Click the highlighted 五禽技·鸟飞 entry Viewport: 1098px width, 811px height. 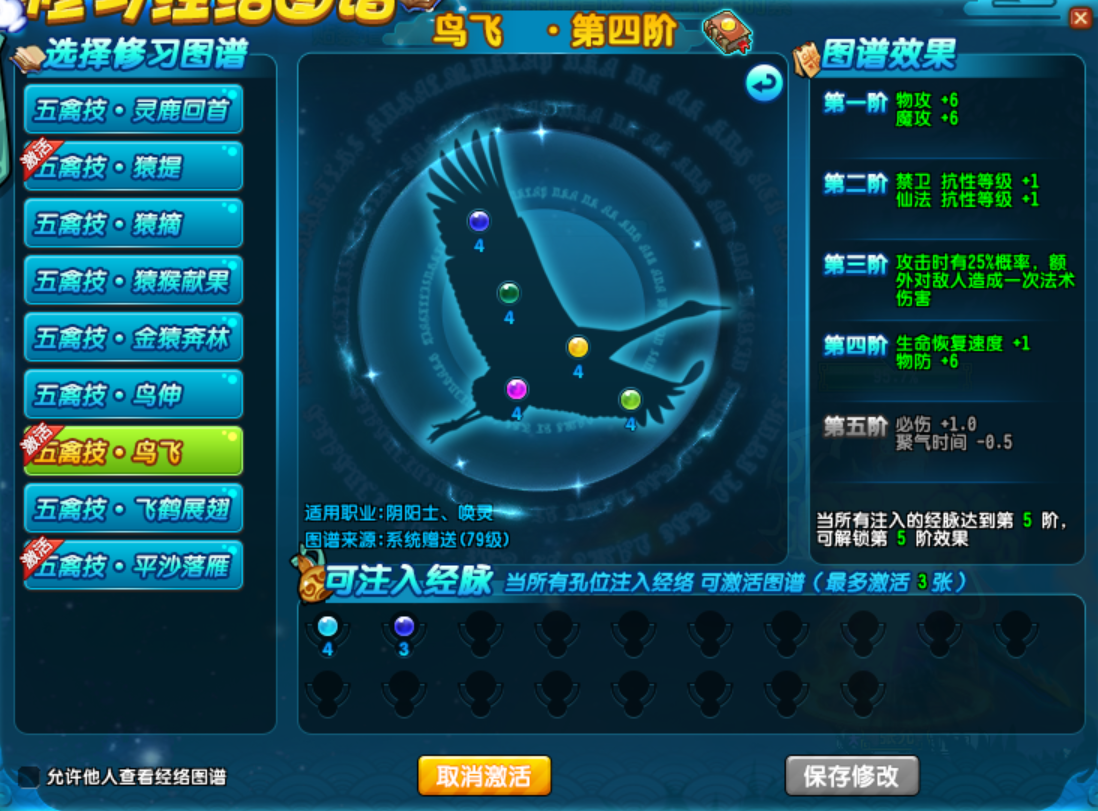tap(133, 452)
